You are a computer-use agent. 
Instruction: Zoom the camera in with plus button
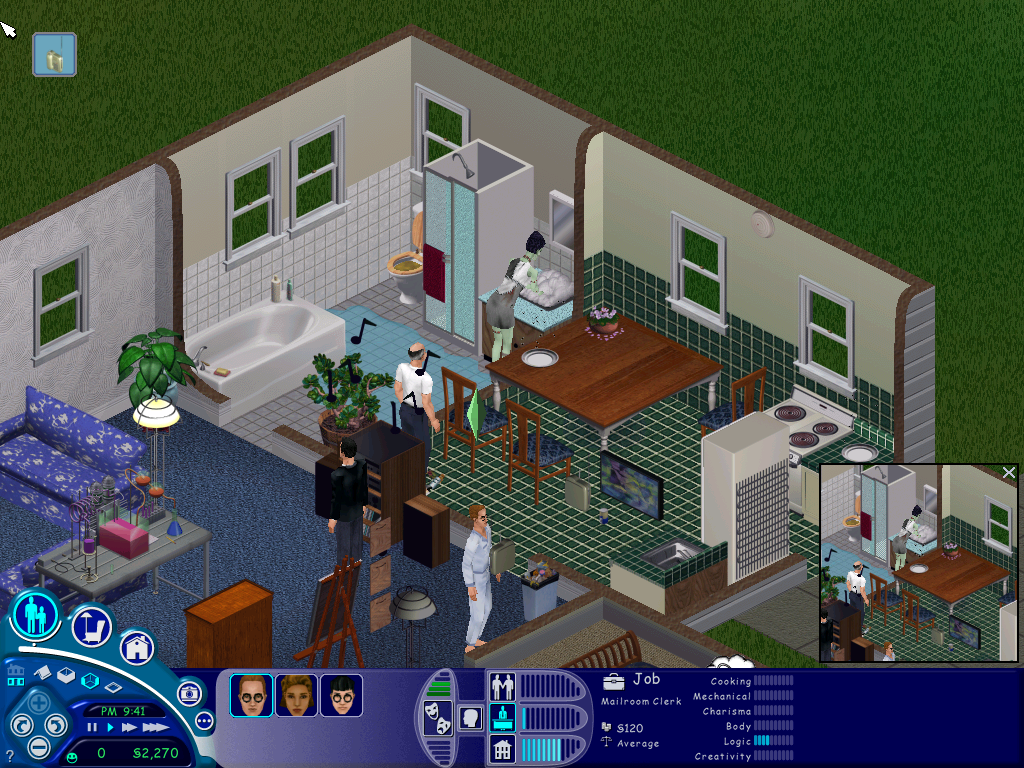(x=38, y=703)
